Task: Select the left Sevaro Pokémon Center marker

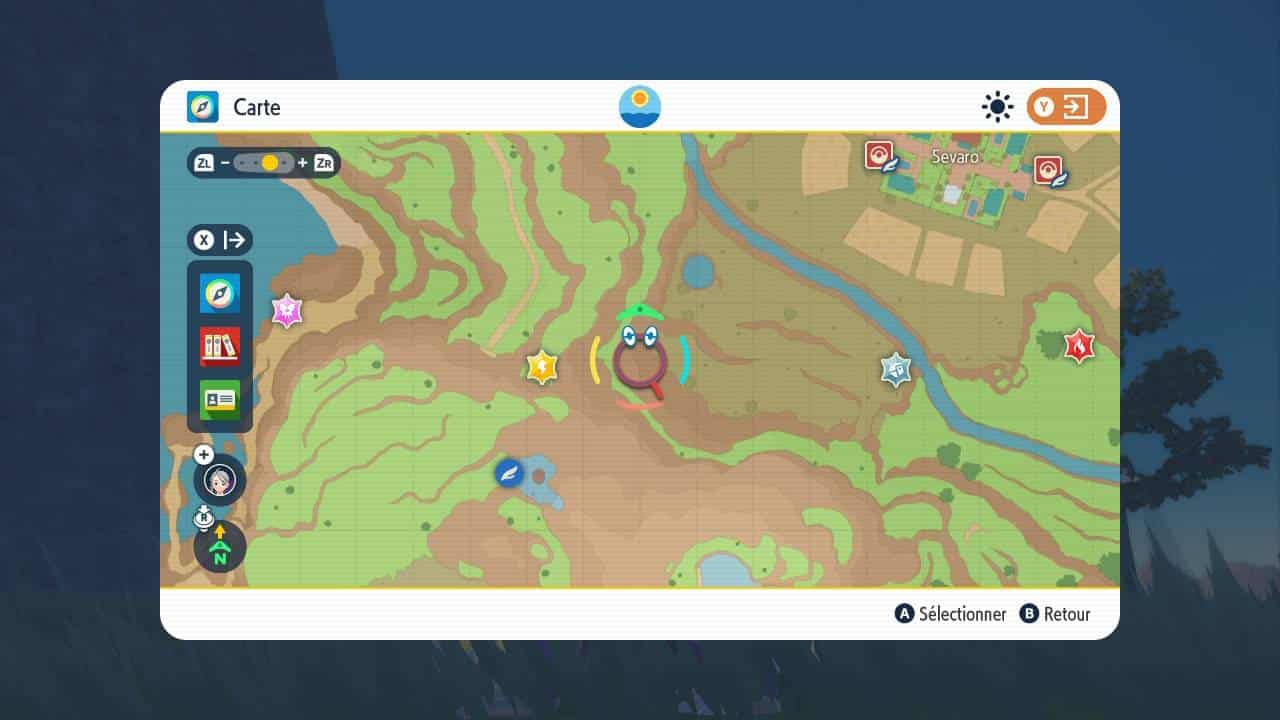Action: pos(880,156)
